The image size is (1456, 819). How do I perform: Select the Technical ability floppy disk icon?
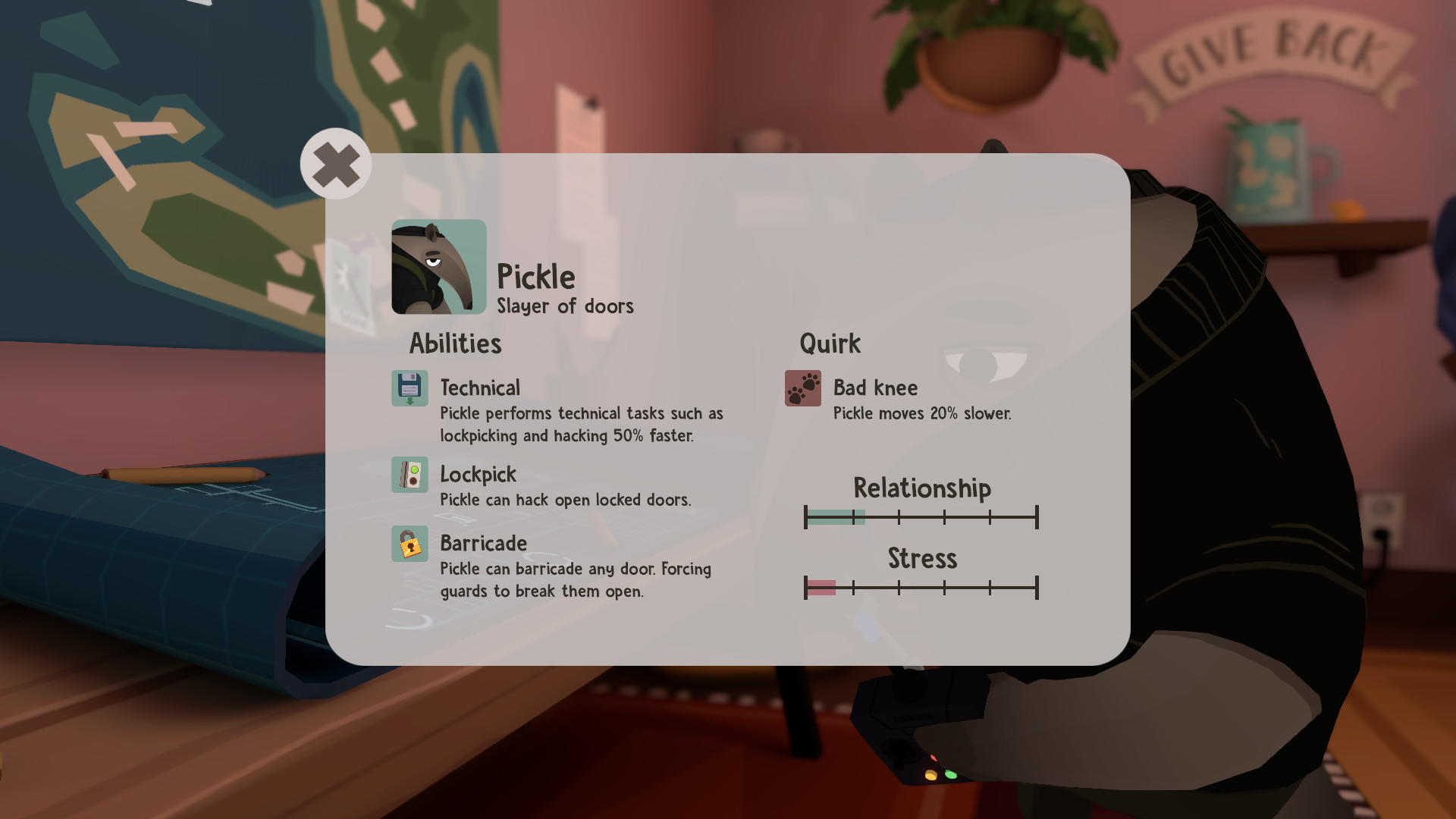click(409, 388)
